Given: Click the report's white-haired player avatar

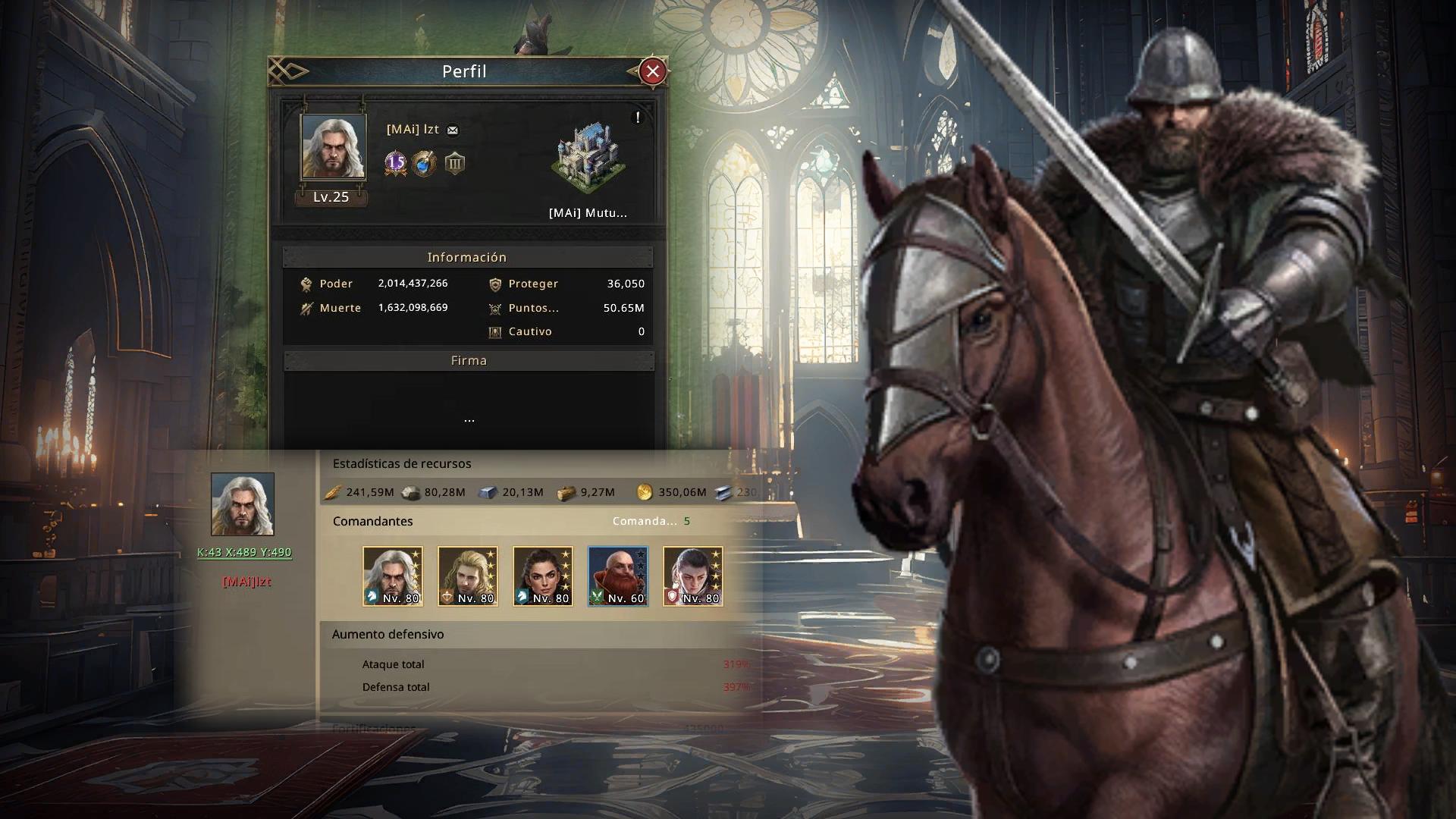Looking at the screenshot, I should click(x=243, y=504).
